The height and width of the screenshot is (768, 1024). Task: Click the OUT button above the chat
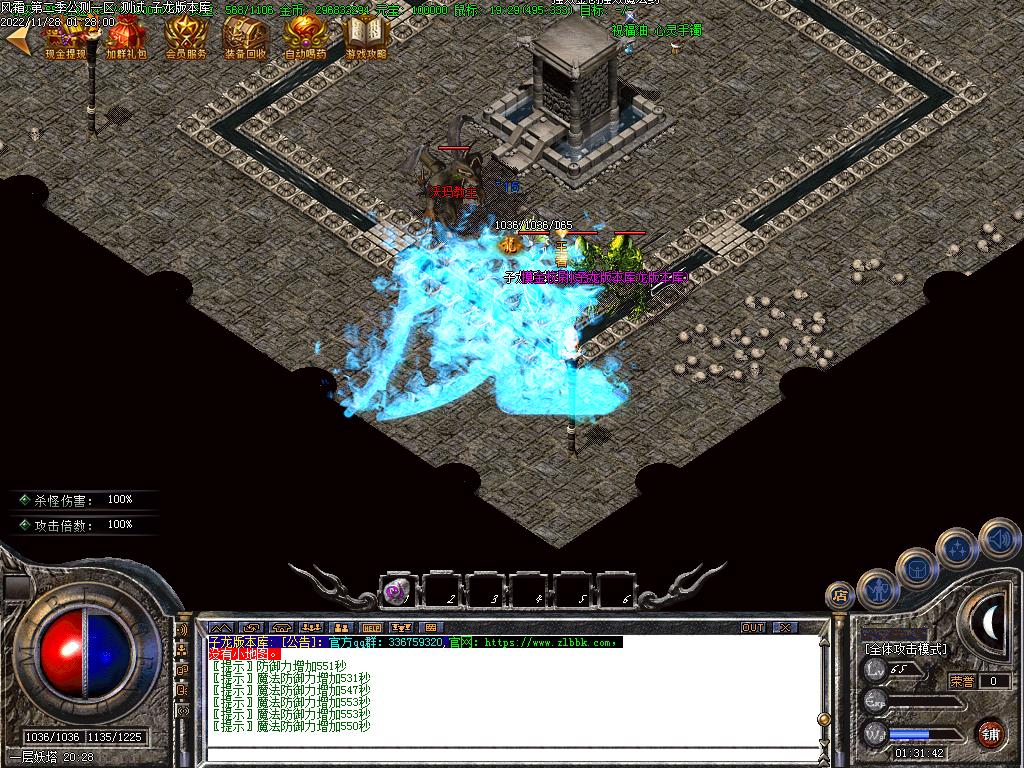pos(753,628)
